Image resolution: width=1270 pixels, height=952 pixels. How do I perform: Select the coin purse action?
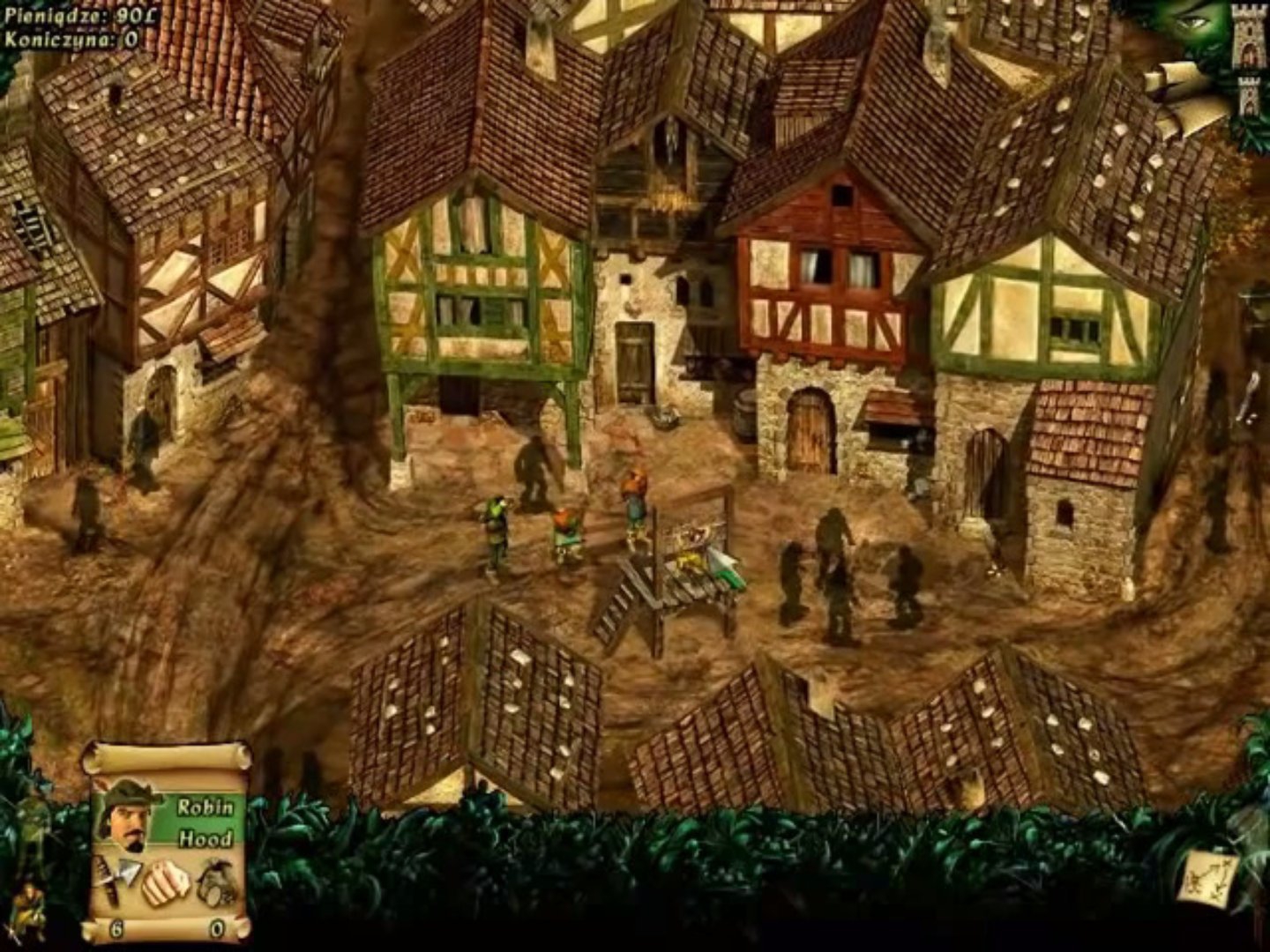(215, 881)
